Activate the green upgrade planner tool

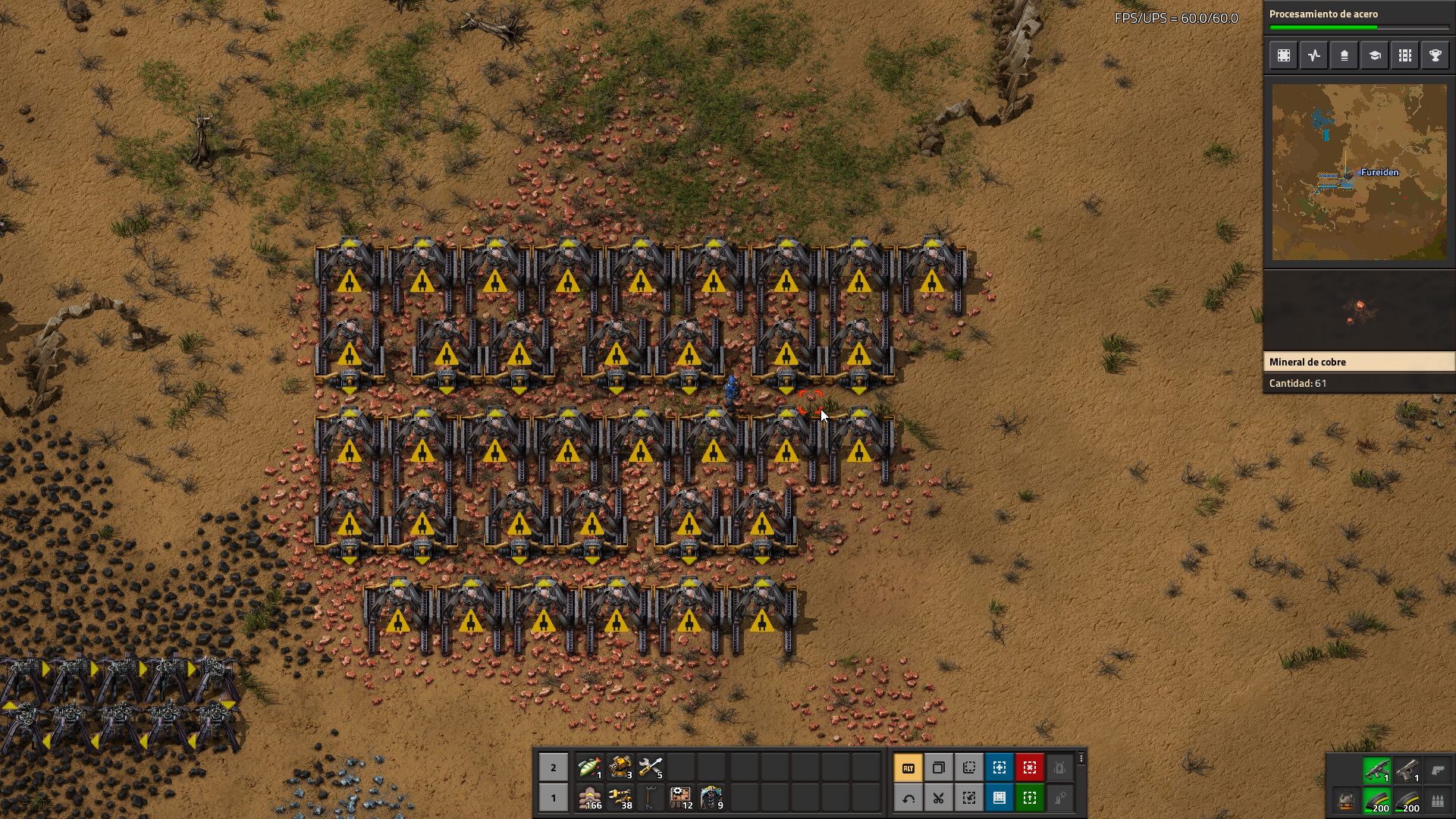click(1030, 798)
